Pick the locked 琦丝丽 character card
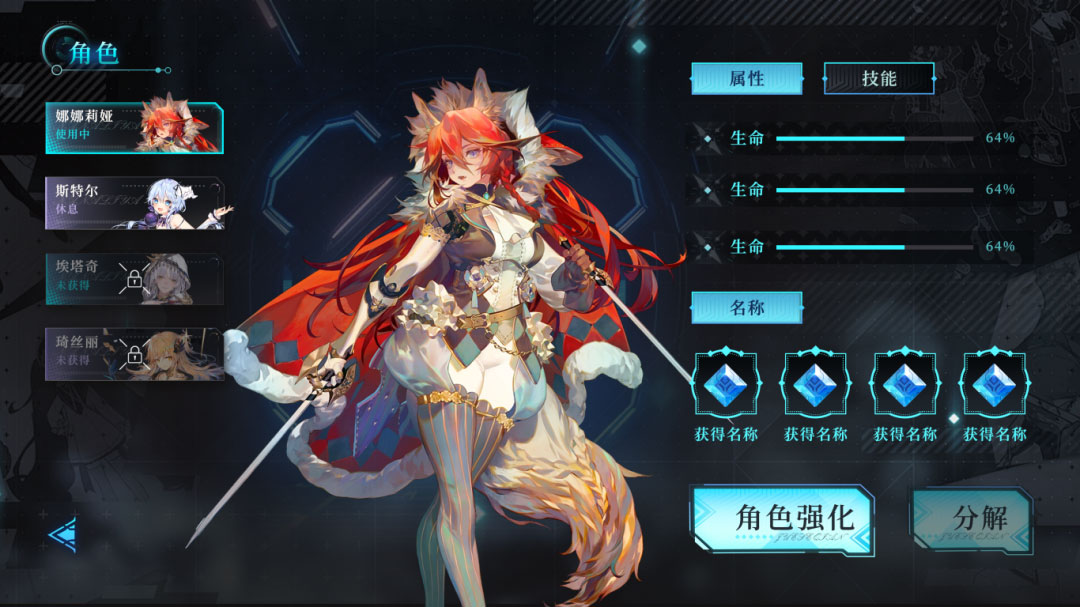 [134, 354]
